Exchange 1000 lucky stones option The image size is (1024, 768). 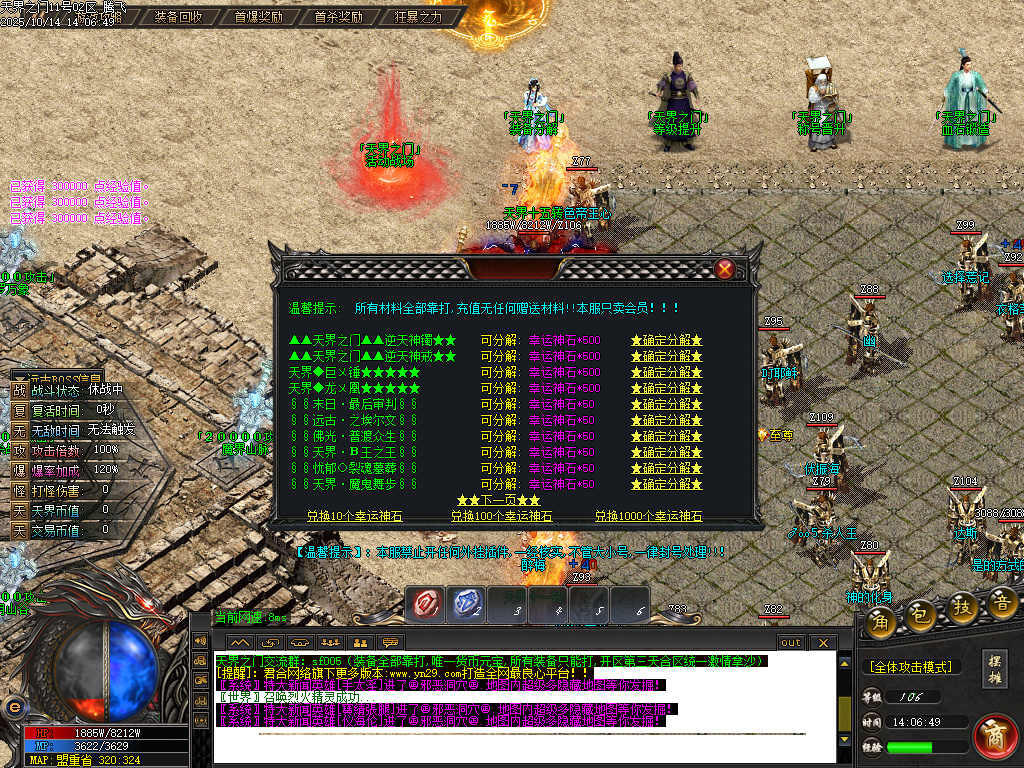tap(648, 516)
